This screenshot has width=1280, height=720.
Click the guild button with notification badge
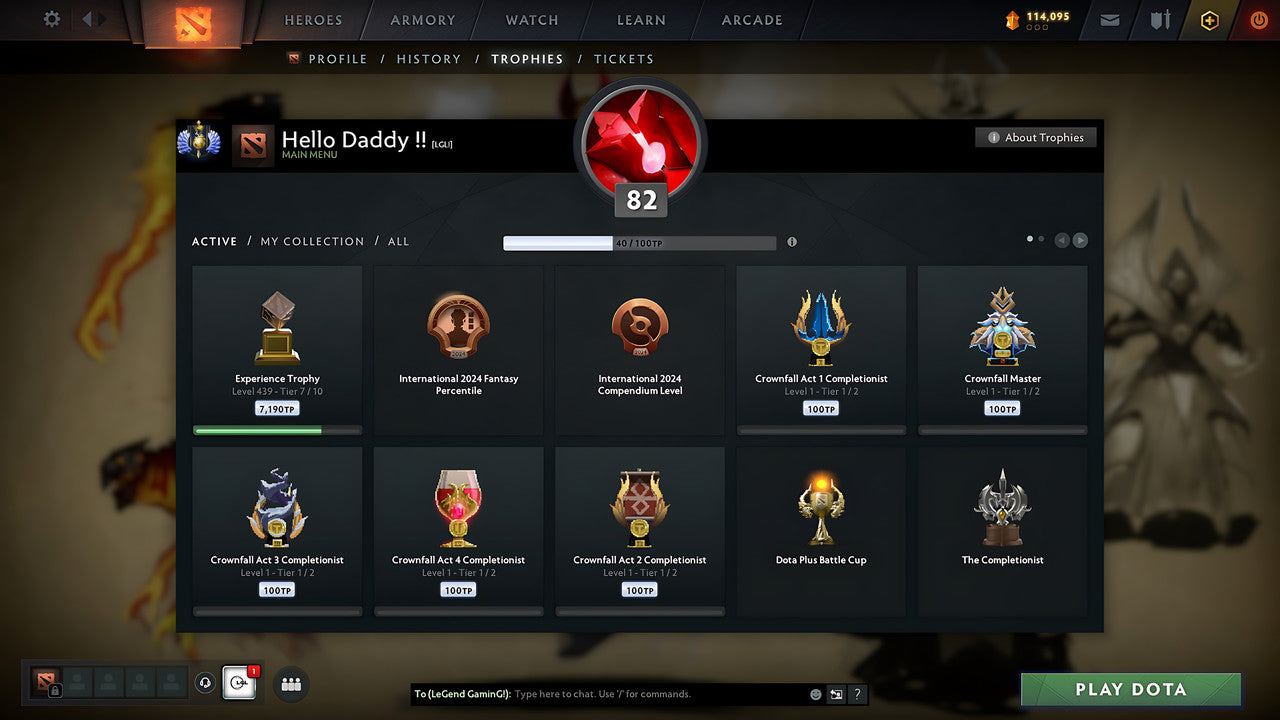click(238, 684)
